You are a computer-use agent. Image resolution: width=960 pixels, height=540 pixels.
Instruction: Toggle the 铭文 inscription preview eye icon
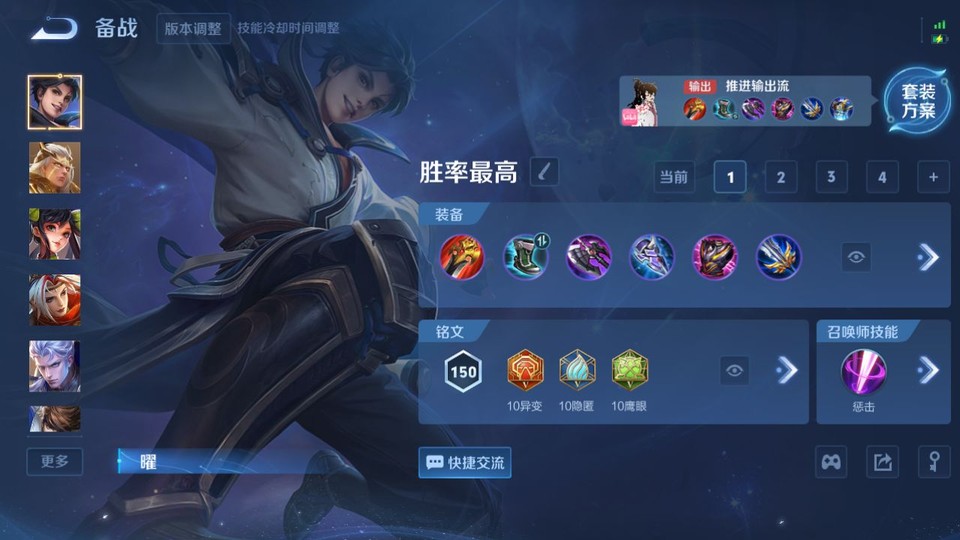coord(735,371)
